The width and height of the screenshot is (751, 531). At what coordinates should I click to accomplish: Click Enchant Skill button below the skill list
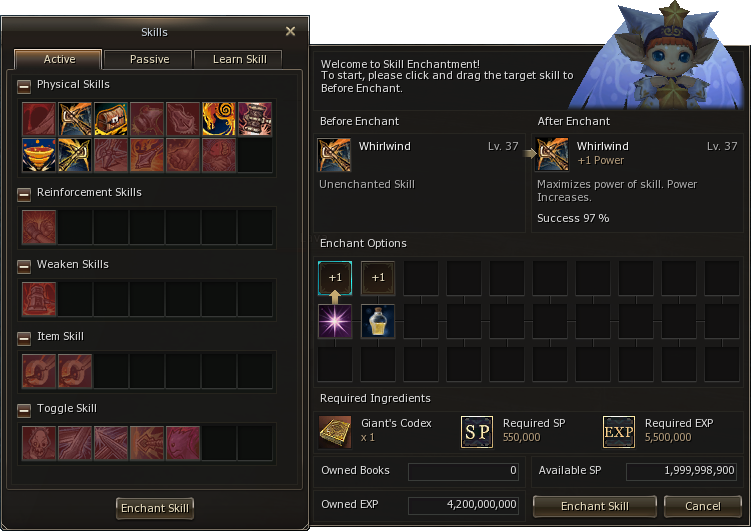[x=155, y=508]
